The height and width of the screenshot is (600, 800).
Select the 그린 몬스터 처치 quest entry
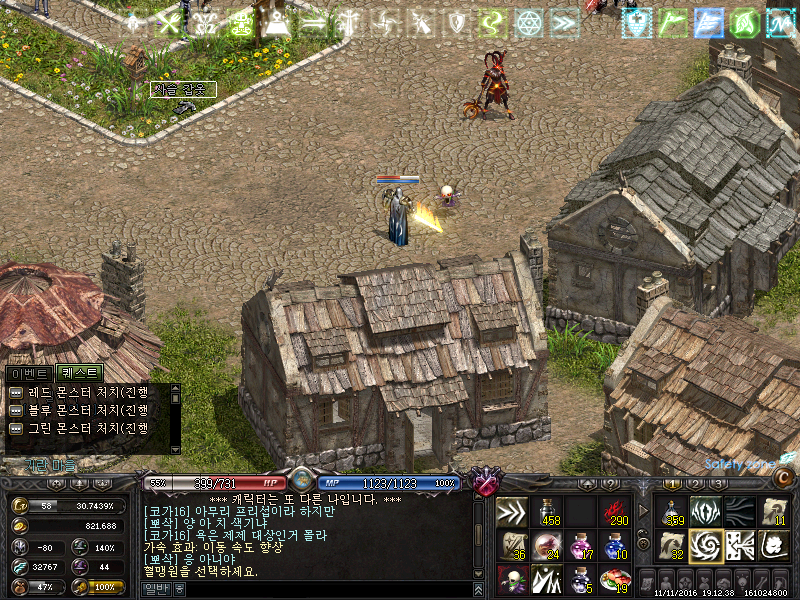click(x=80, y=428)
